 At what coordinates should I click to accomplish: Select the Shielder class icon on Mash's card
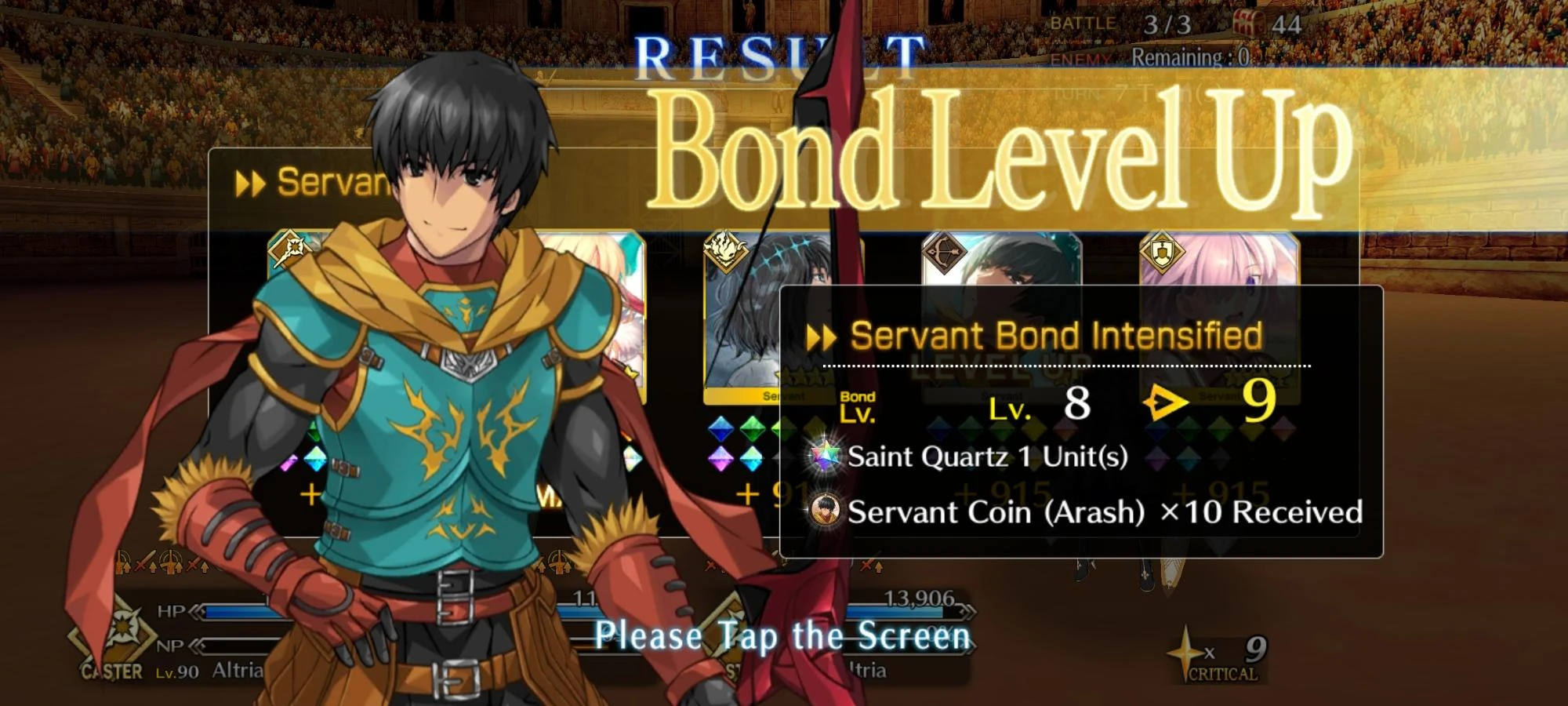(1163, 251)
